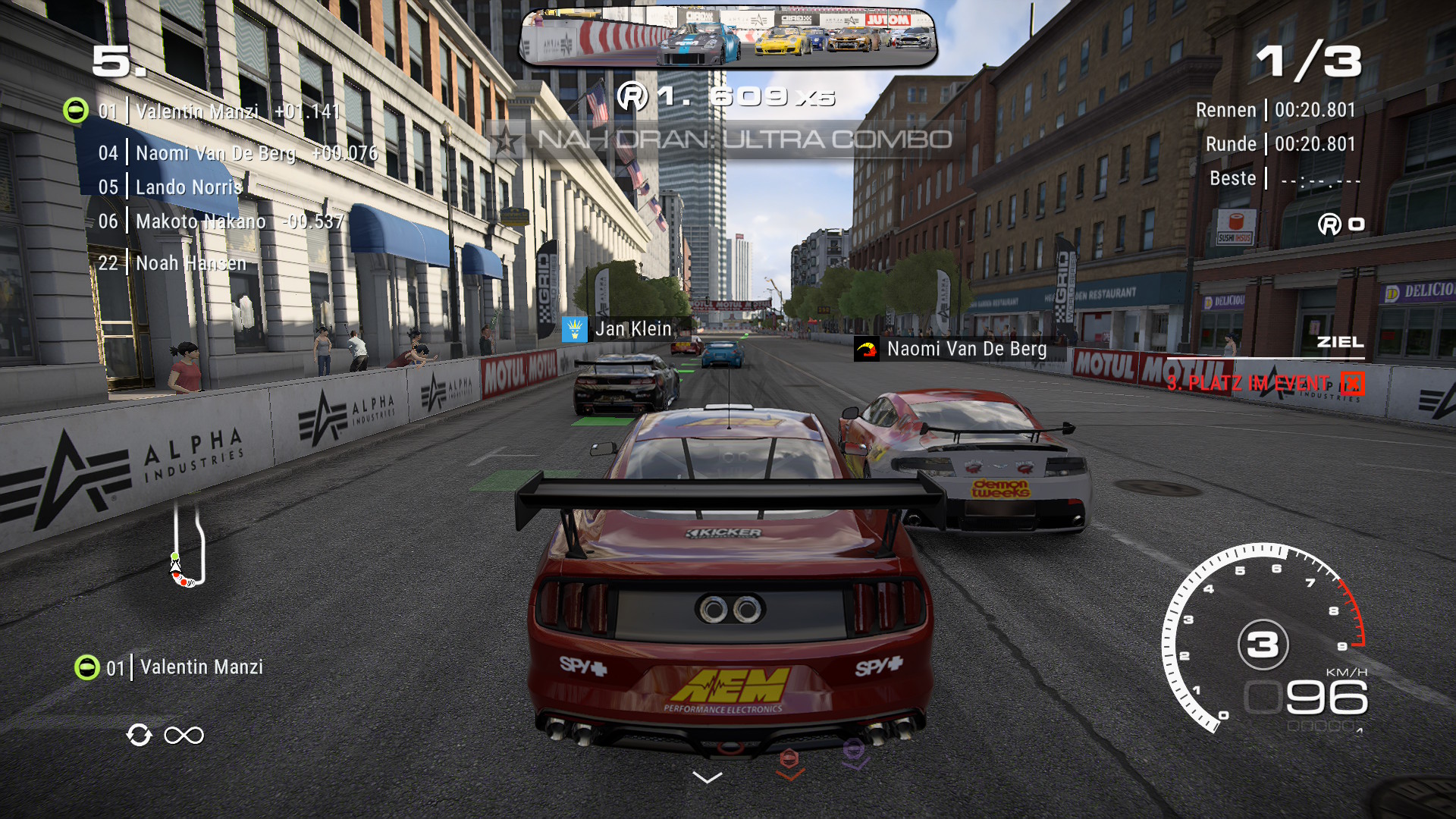Click the track outline minimap
The image size is (1456, 819).
187,546
